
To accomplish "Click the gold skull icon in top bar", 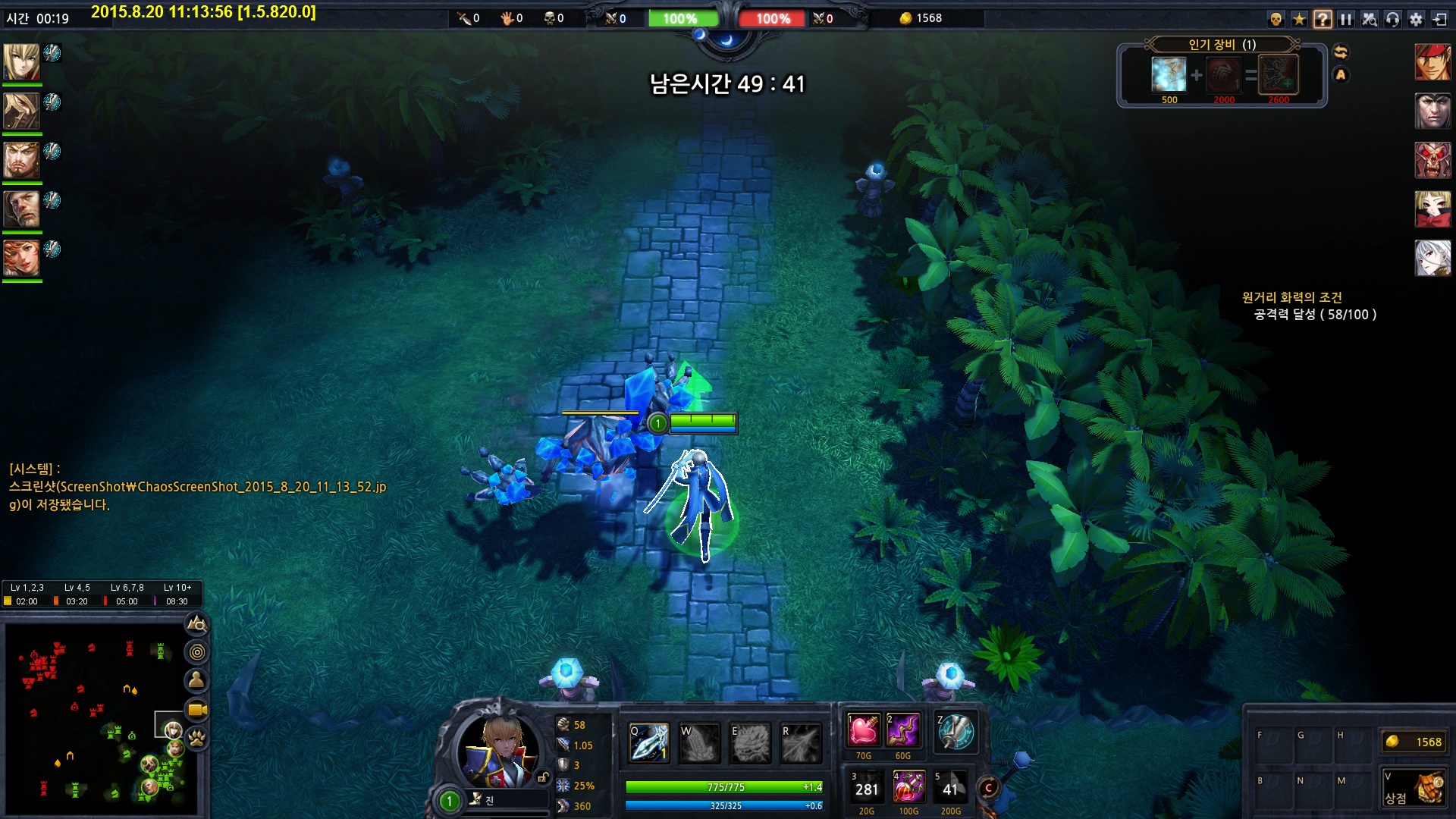I will pyautogui.click(x=1276, y=20).
